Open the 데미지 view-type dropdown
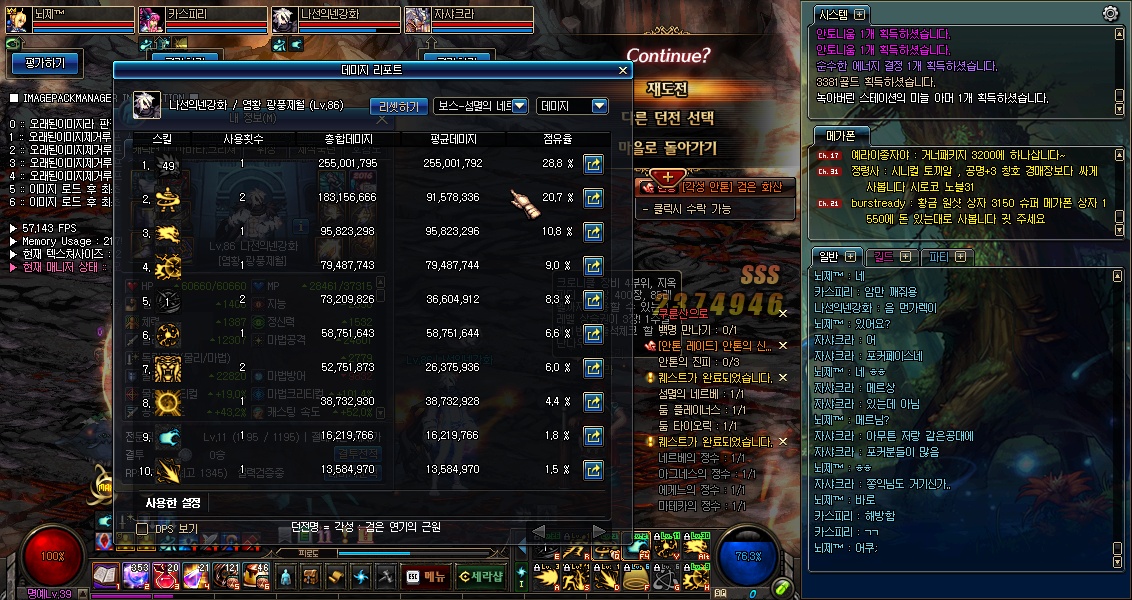Image resolution: width=1132 pixels, height=600 pixels. 572,106
